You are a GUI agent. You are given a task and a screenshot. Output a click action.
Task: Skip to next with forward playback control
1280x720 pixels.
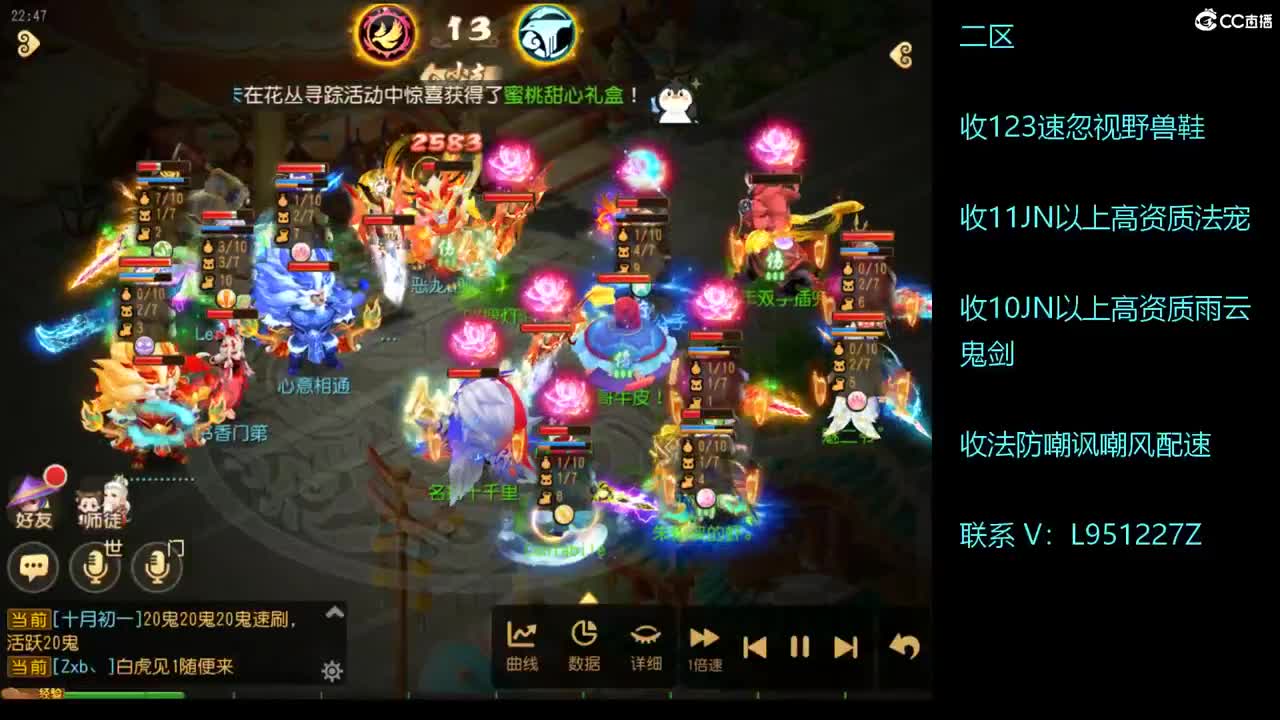pyautogui.click(x=845, y=645)
